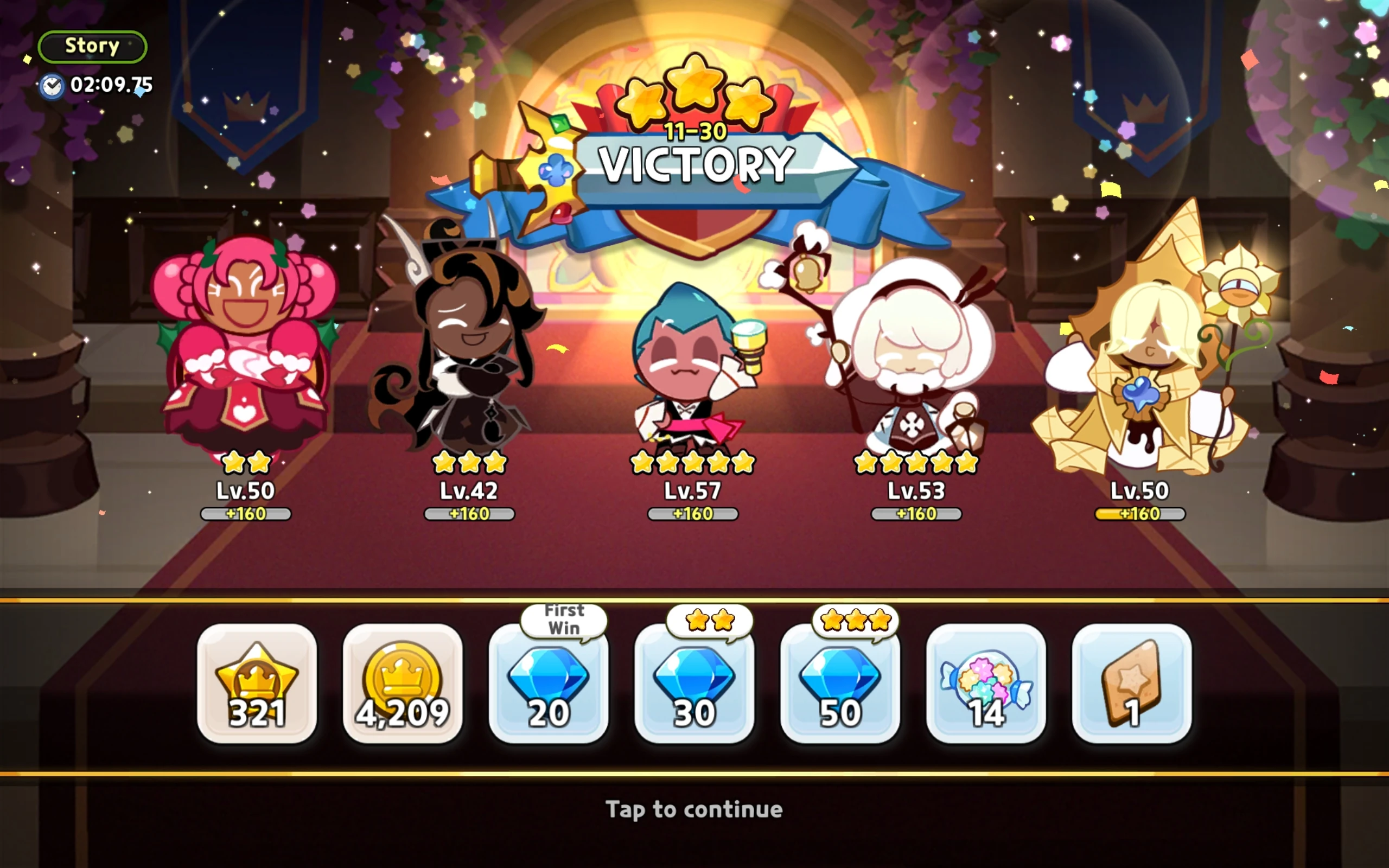Click the +160 experience bar under Lv.42 cookie
The image size is (1389, 868).
pyautogui.click(x=469, y=513)
